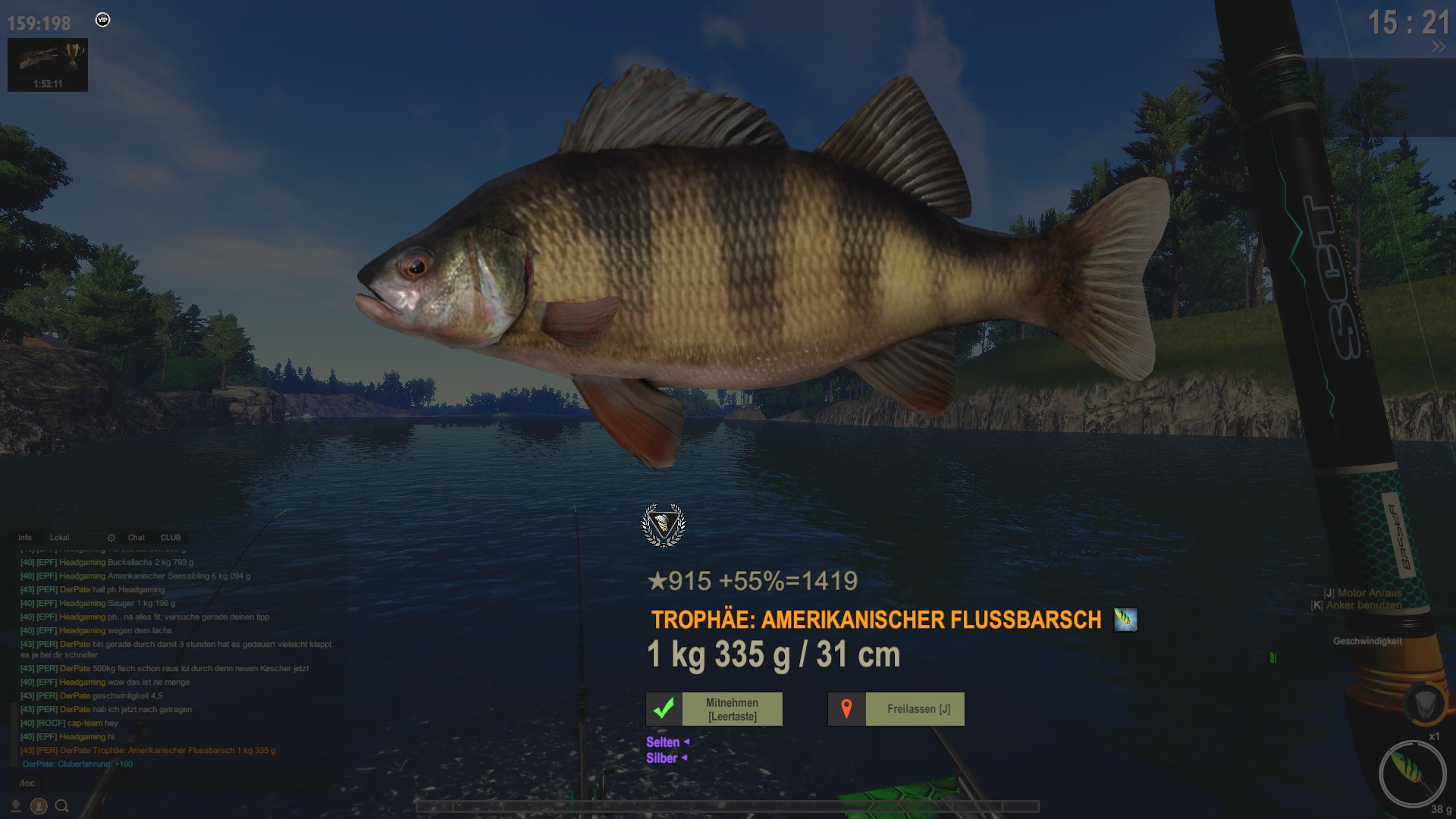
Task: Switch to the Chat tab
Action: (x=136, y=538)
